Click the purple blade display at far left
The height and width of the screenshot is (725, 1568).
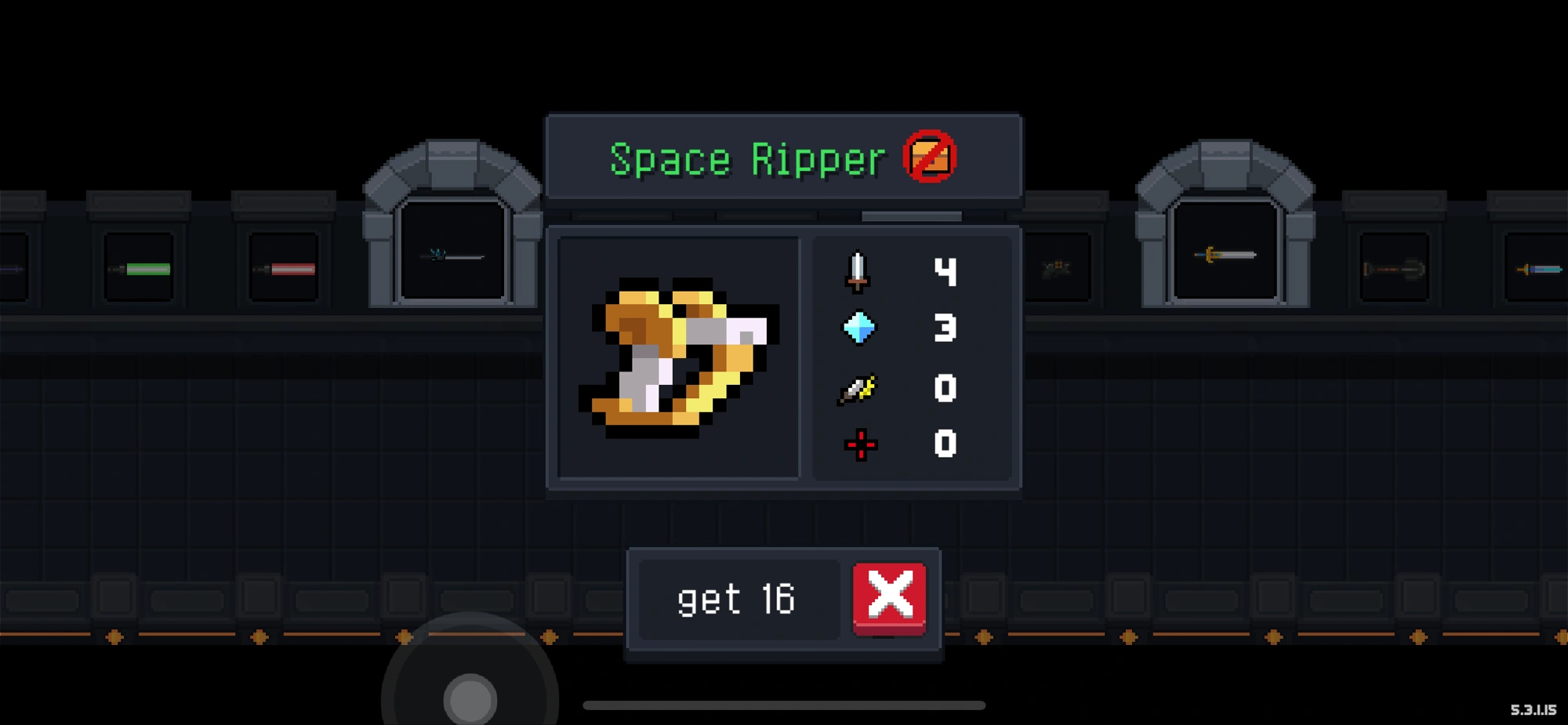click(12, 268)
